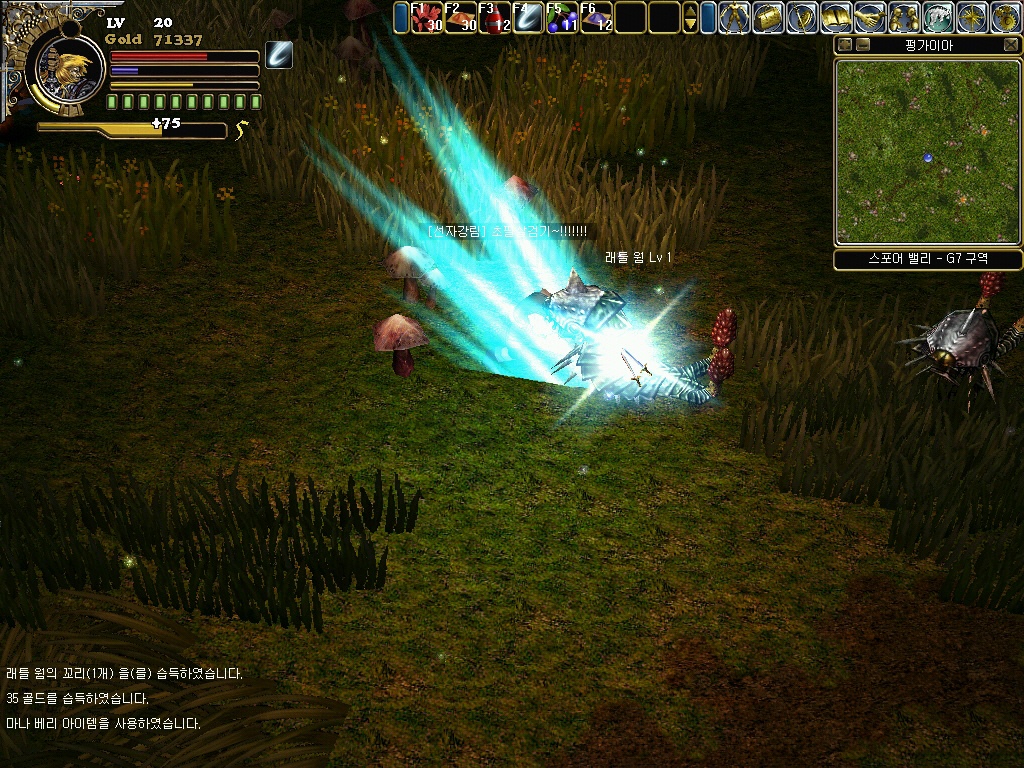Screen dimensions: 1024x768
Task: Use the F1 red flower item slot
Action: (427, 17)
